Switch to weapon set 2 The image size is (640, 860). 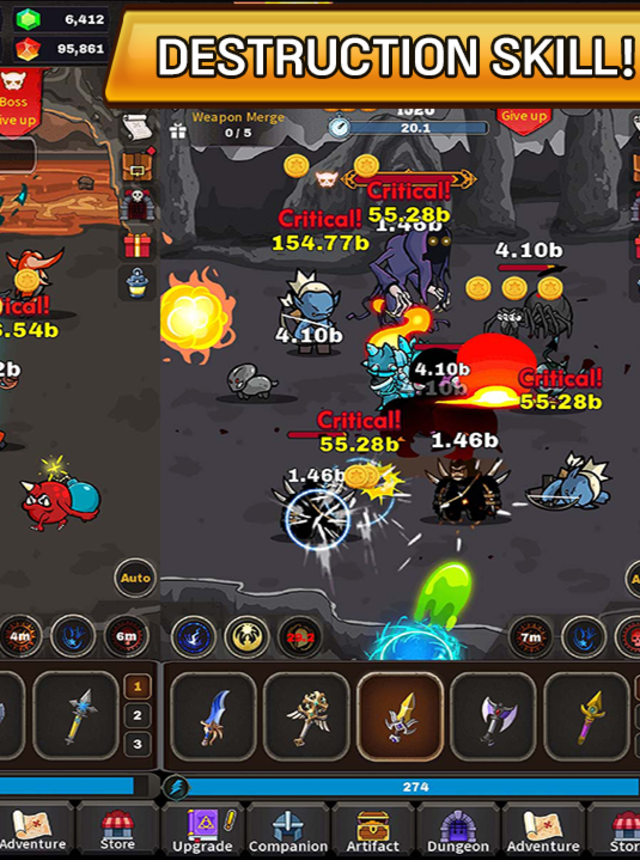click(x=137, y=715)
